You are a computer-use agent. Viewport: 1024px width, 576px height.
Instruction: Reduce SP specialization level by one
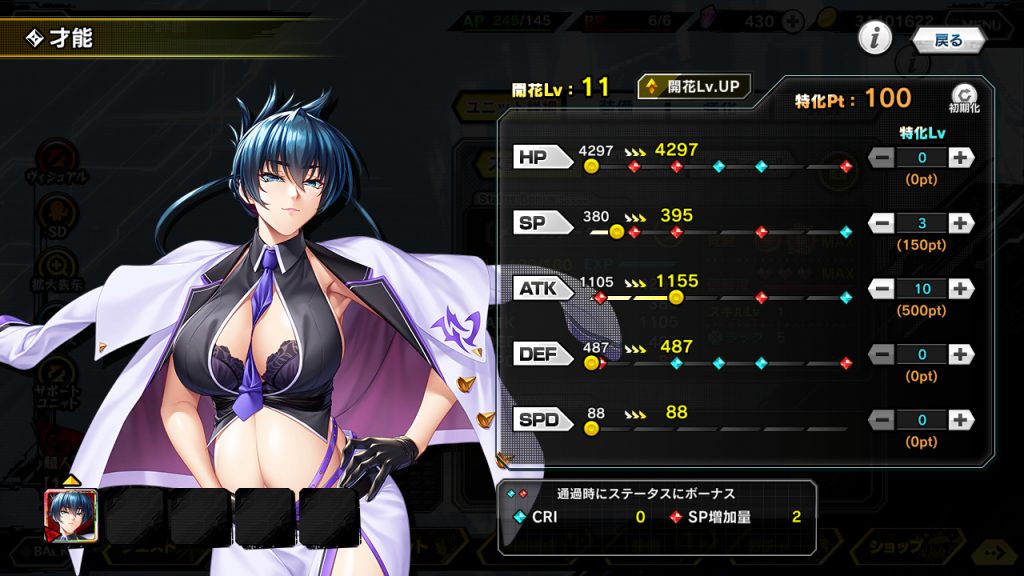click(882, 223)
